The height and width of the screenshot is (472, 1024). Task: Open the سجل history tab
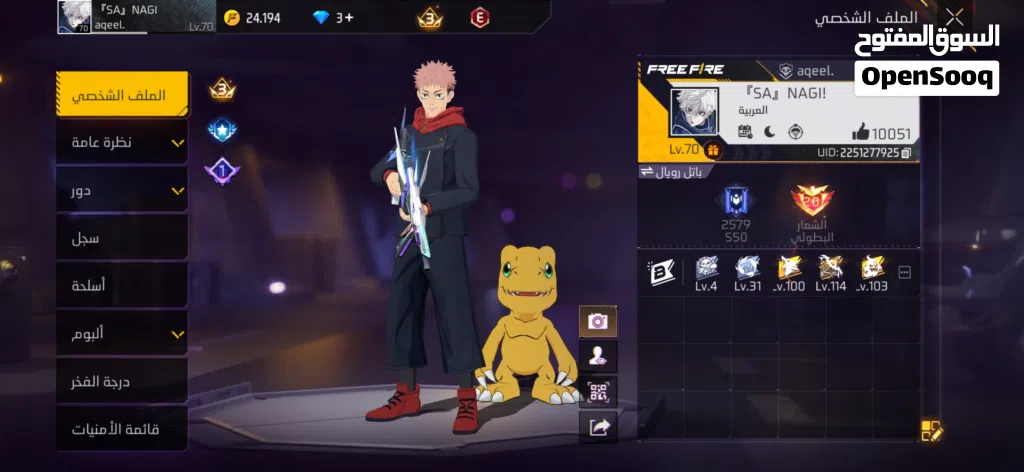click(122, 238)
